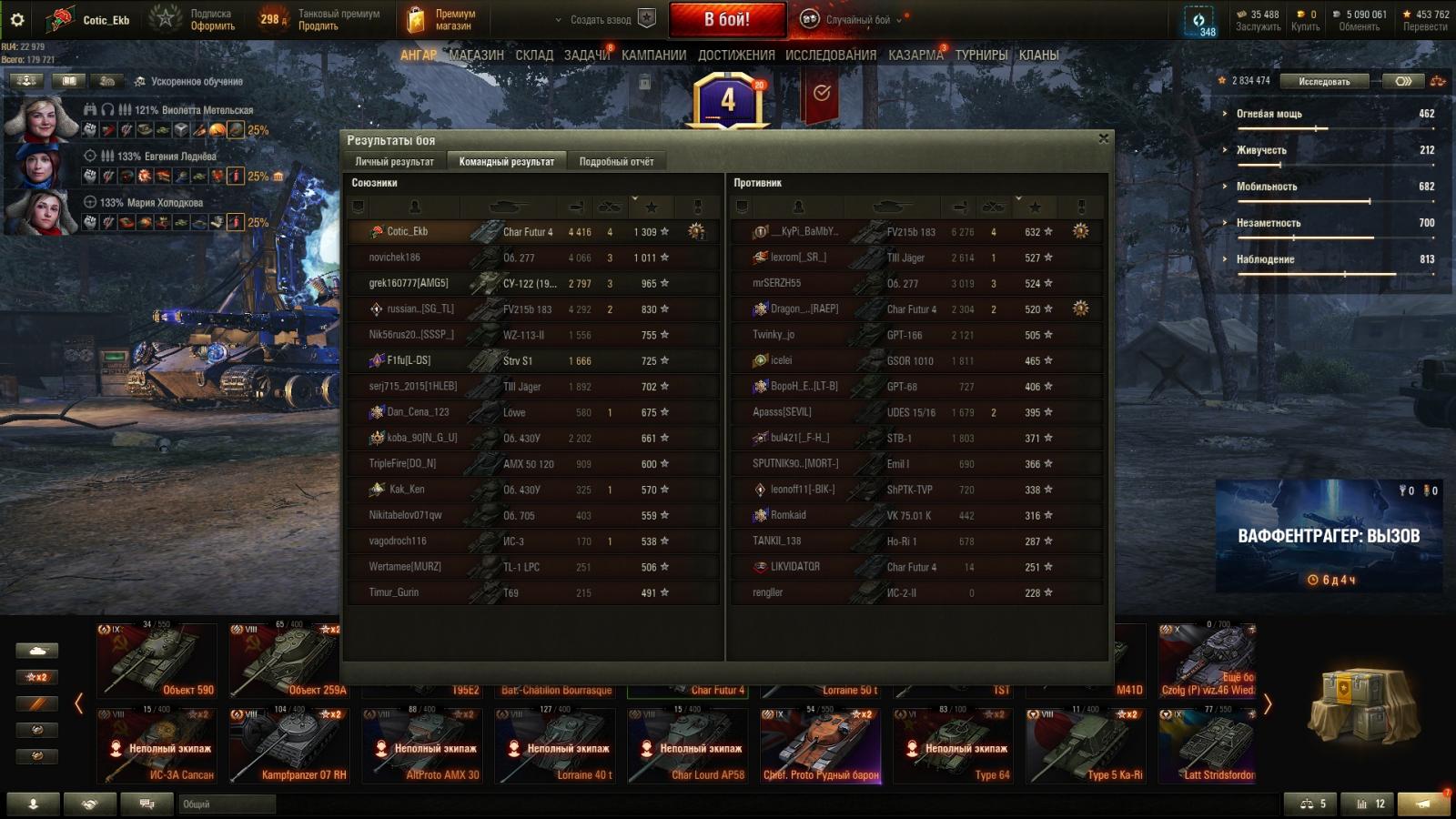Open the Случайный бой mode dropdown
The height and width of the screenshot is (819, 1456).
click(x=858, y=19)
